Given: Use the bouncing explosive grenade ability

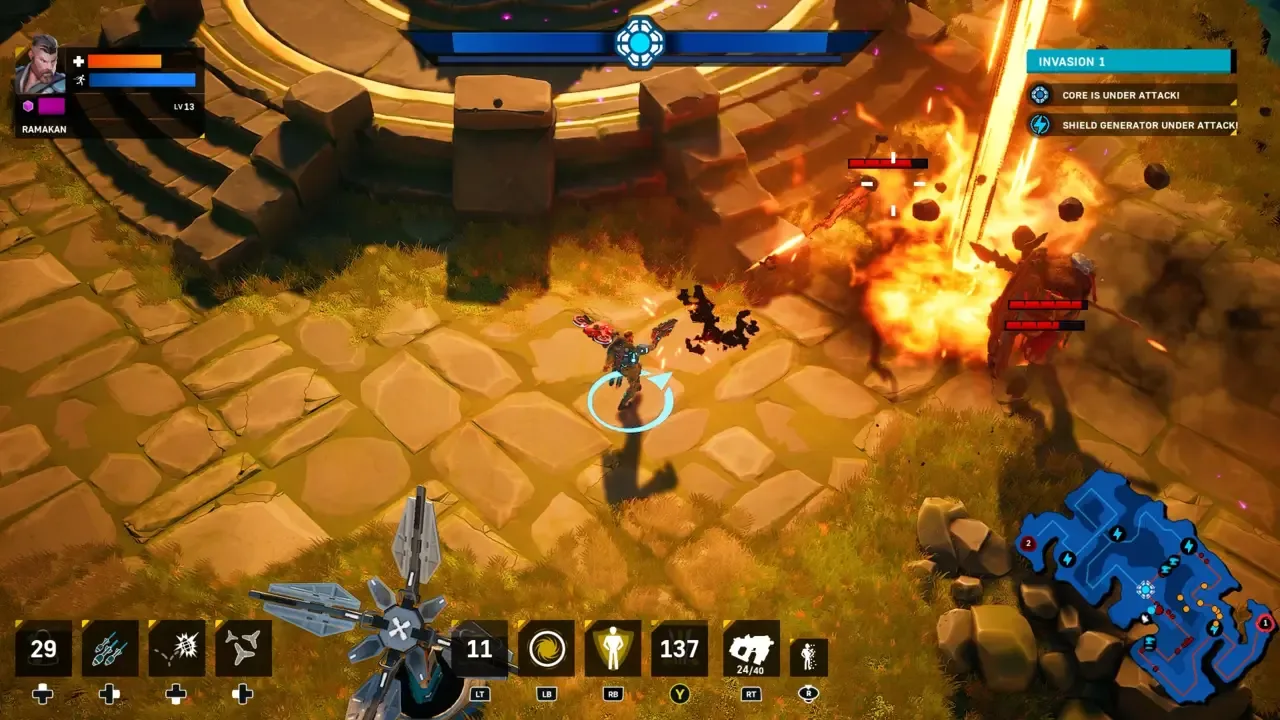Looking at the screenshot, I should 177,649.
